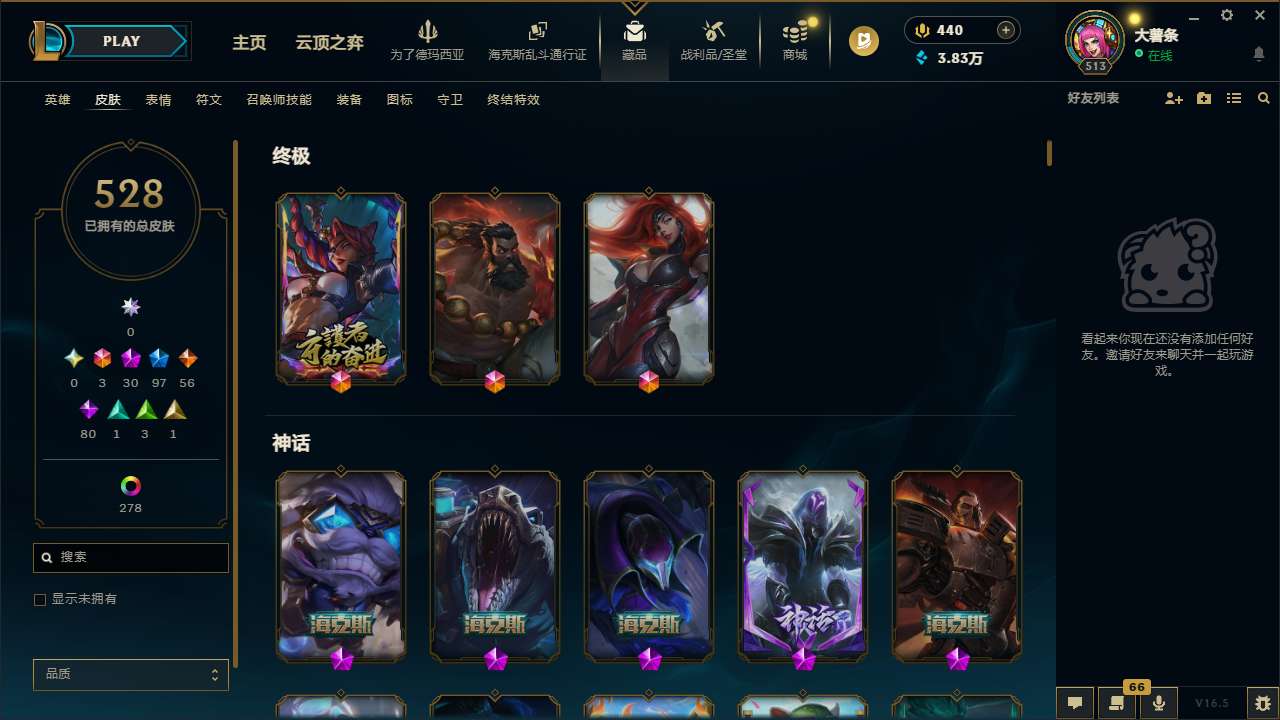Open the friends search magnifier icon

(x=1264, y=98)
